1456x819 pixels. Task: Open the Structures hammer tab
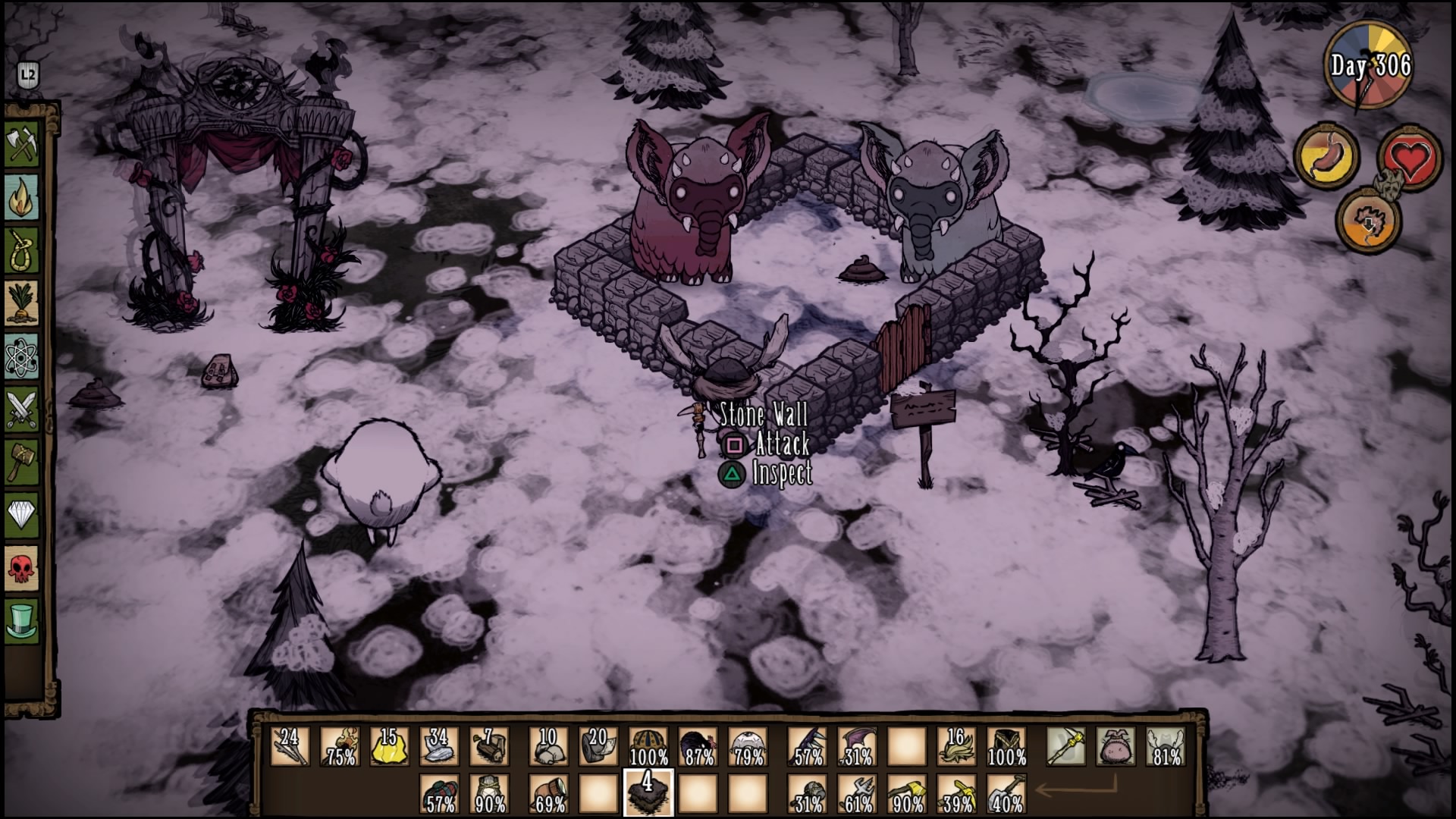pos(22,462)
